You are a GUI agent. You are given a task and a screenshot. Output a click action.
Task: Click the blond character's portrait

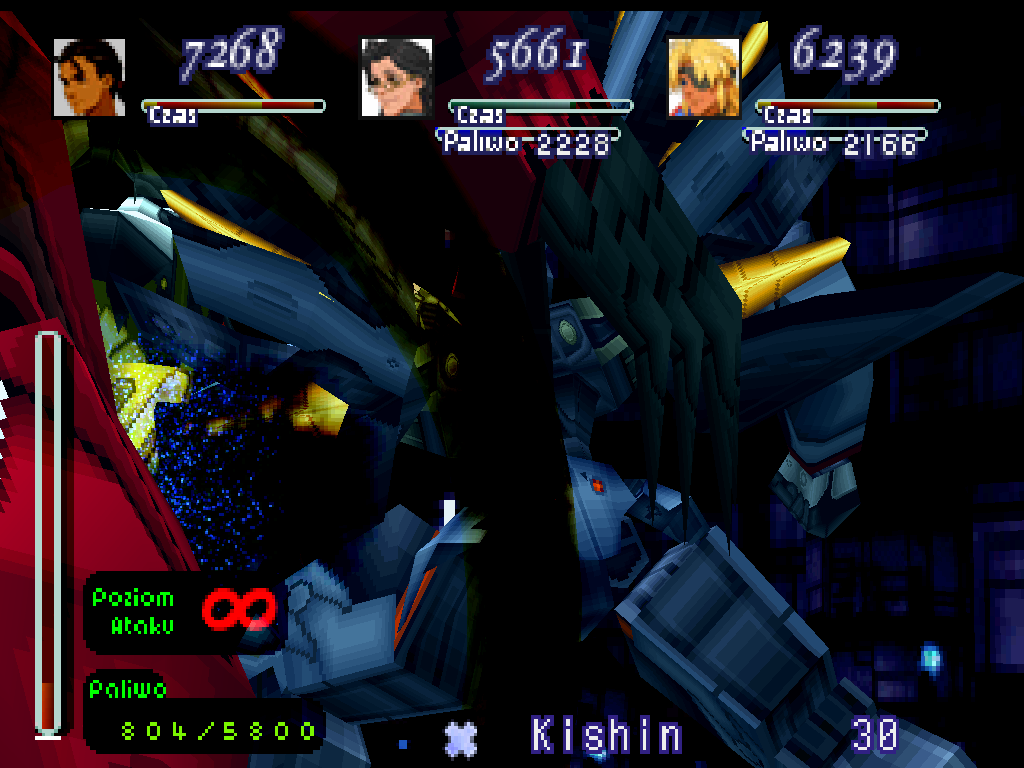point(703,77)
